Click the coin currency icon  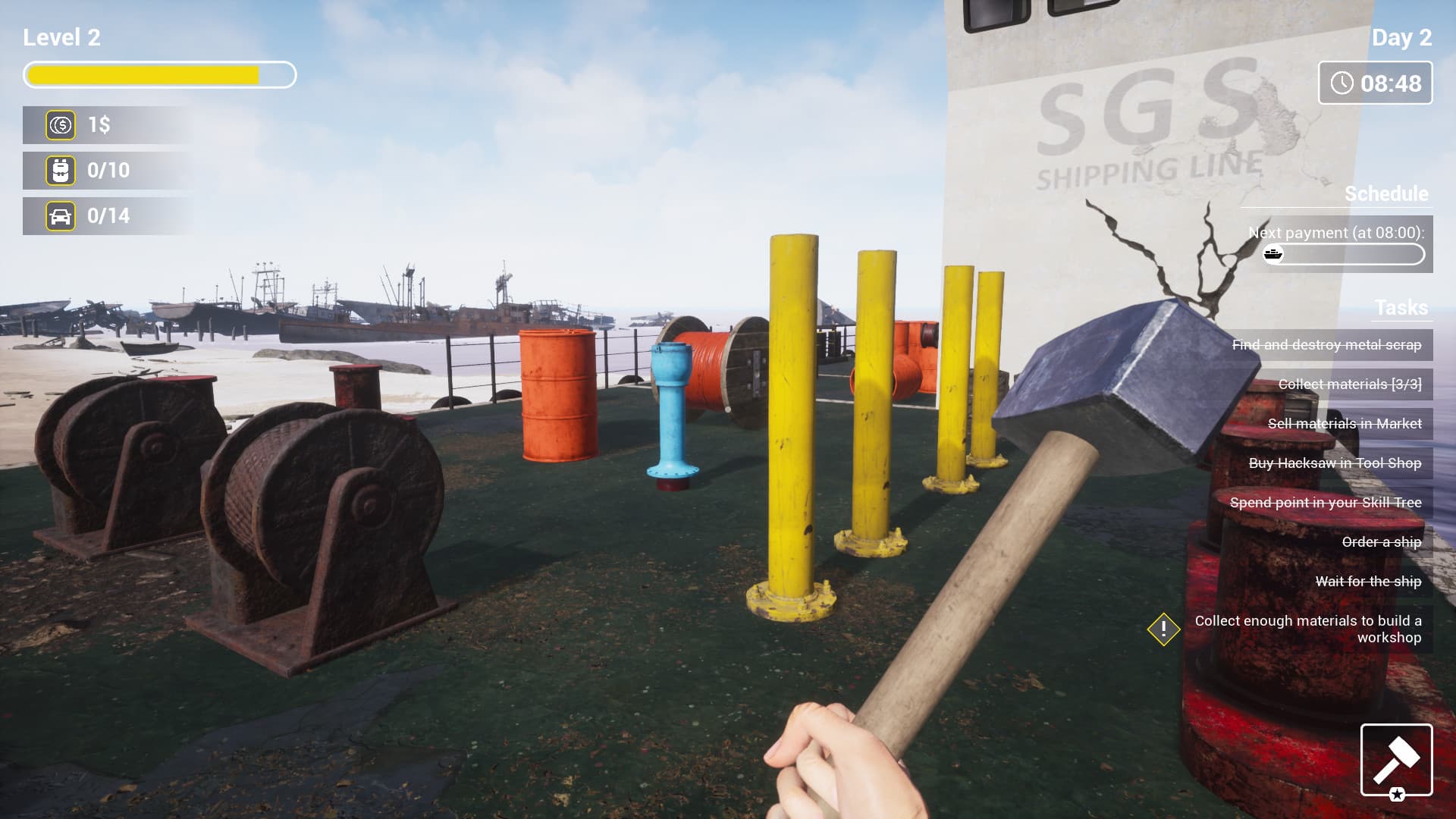(61, 125)
